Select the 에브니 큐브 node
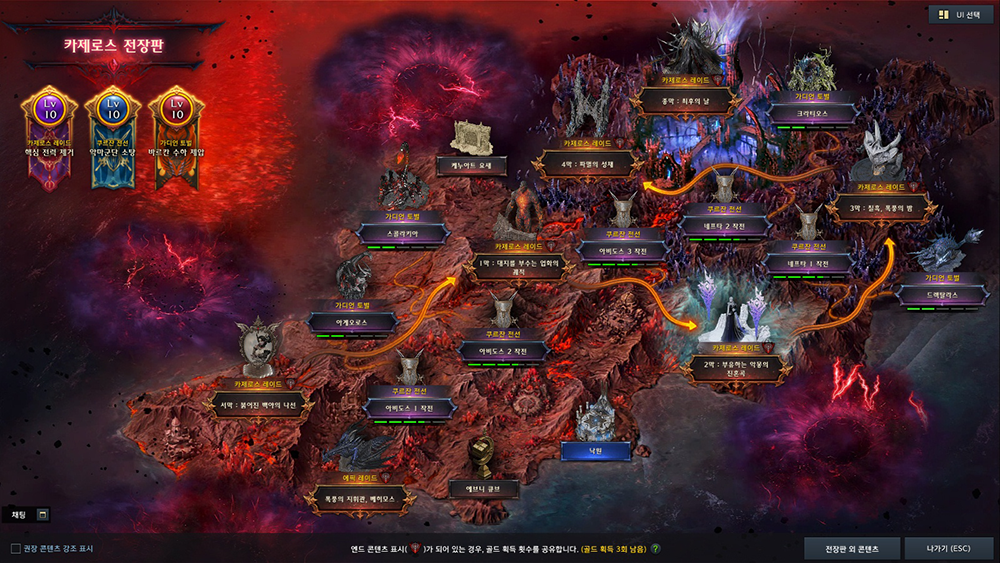The height and width of the screenshot is (563, 1000). [x=482, y=489]
